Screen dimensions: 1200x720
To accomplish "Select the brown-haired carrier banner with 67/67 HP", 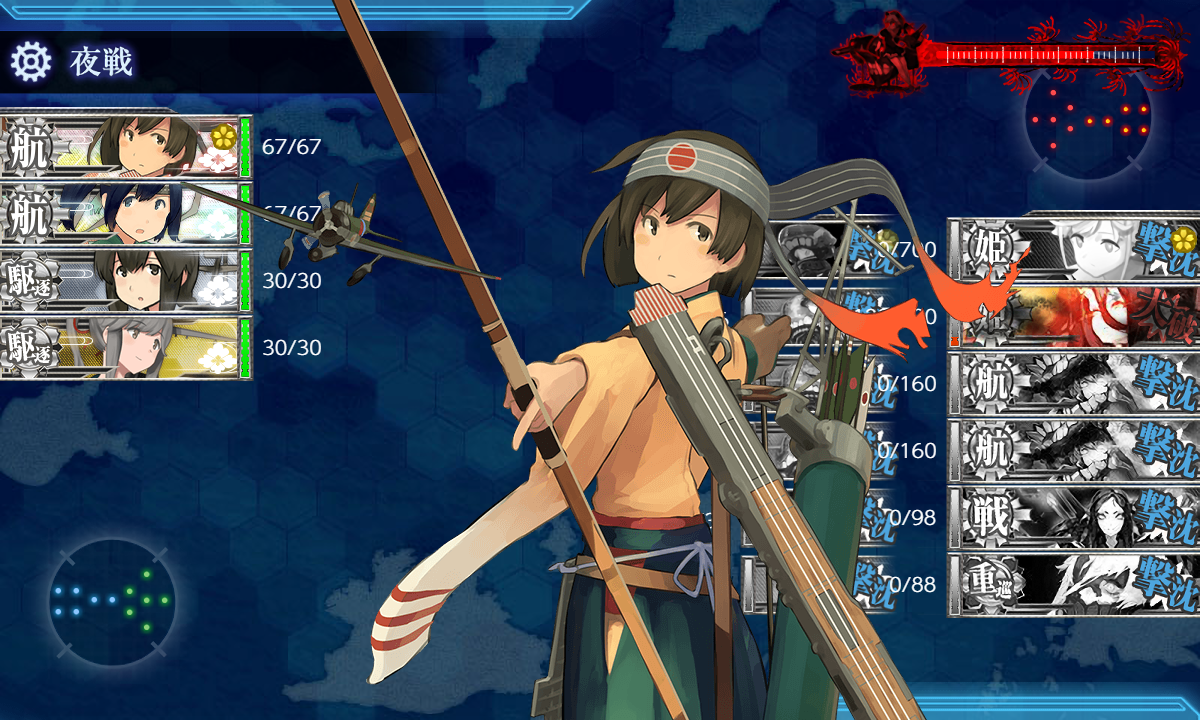I will (x=125, y=147).
